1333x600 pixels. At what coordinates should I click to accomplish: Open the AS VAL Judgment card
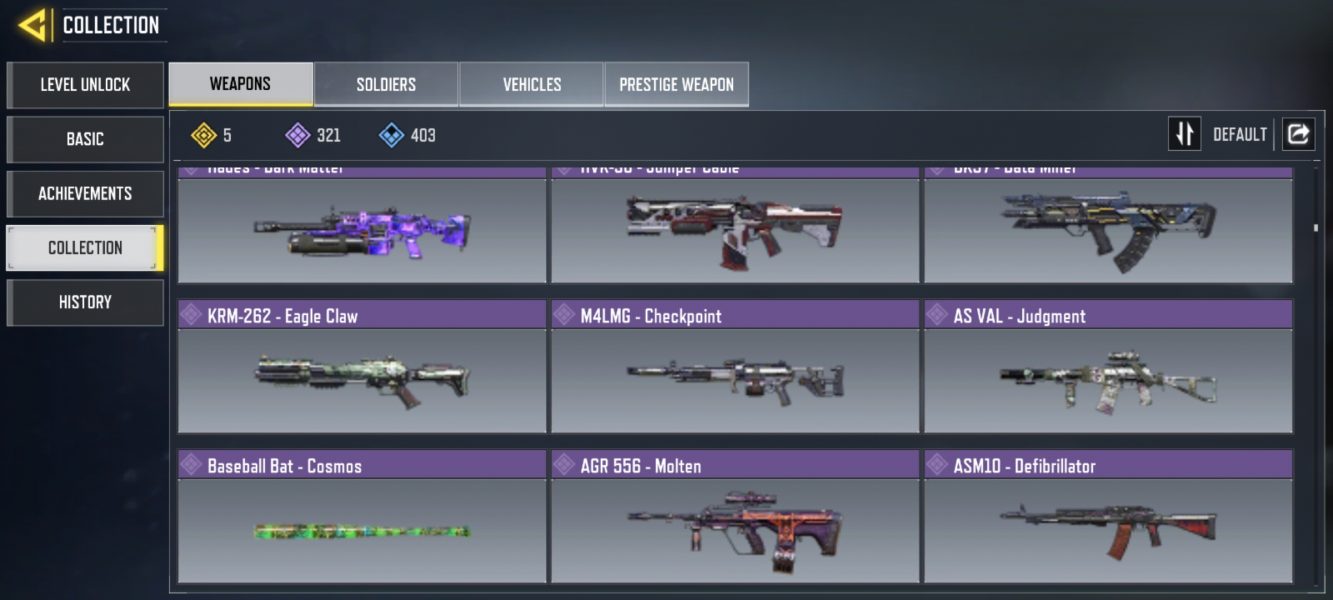coord(1108,367)
